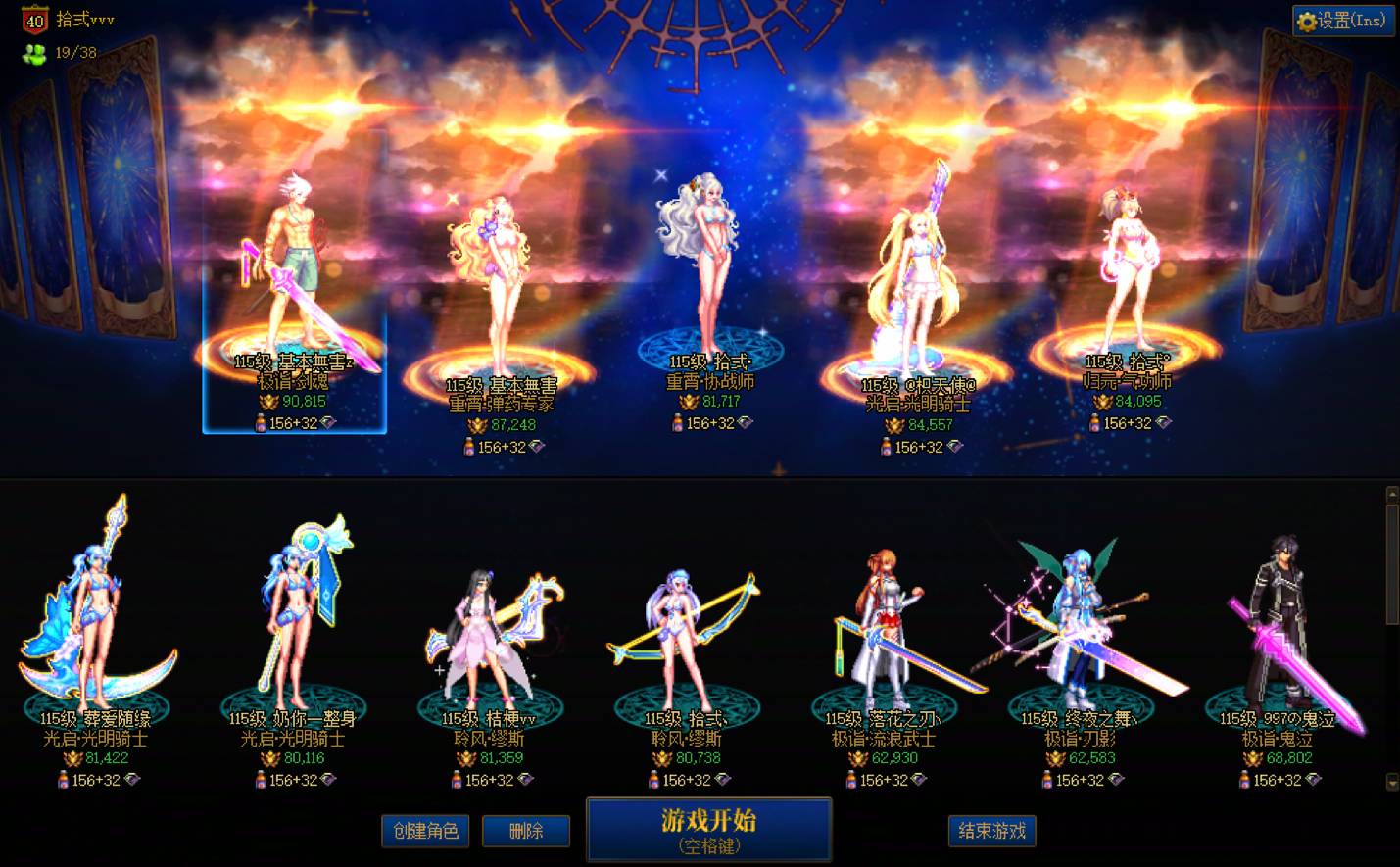Image resolution: width=1400 pixels, height=867 pixels.
Task: Click the gear icon on 设置(Ins) button
Action: [x=1307, y=21]
